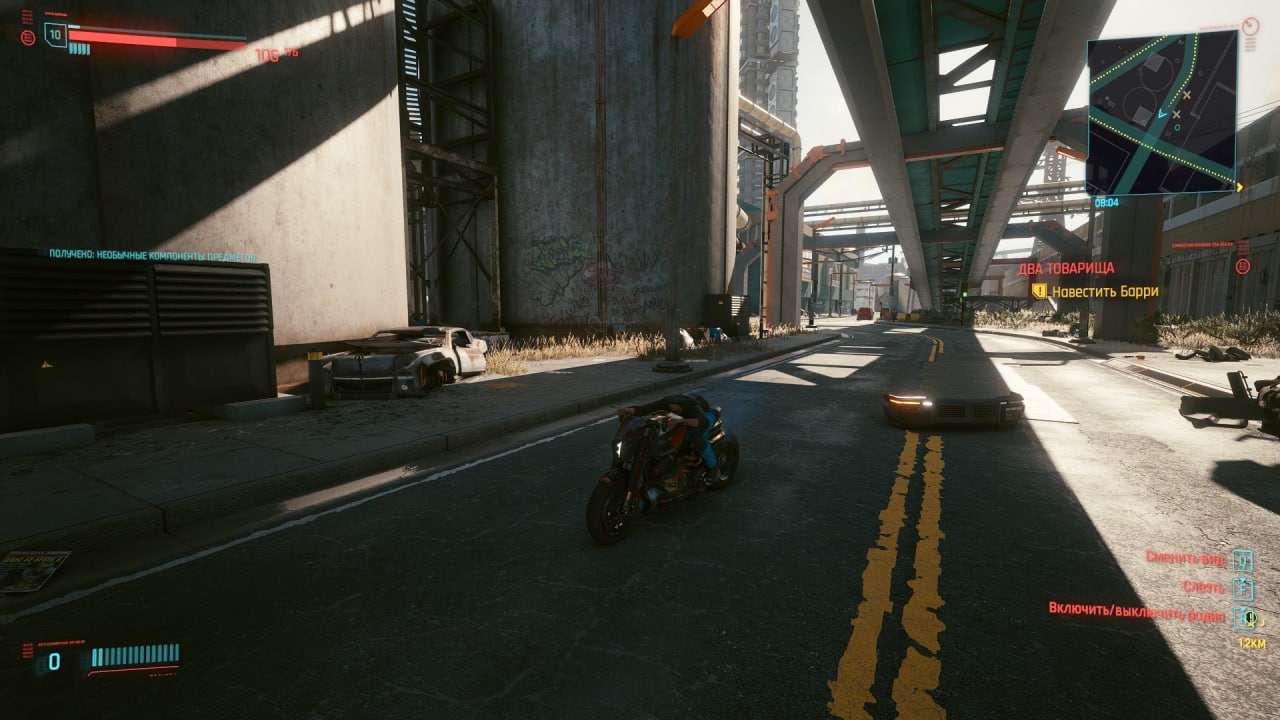1280x720 pixels.
Task: Click the yellow exclamation objective marker icon
Action: click(x=1039, y=291)
